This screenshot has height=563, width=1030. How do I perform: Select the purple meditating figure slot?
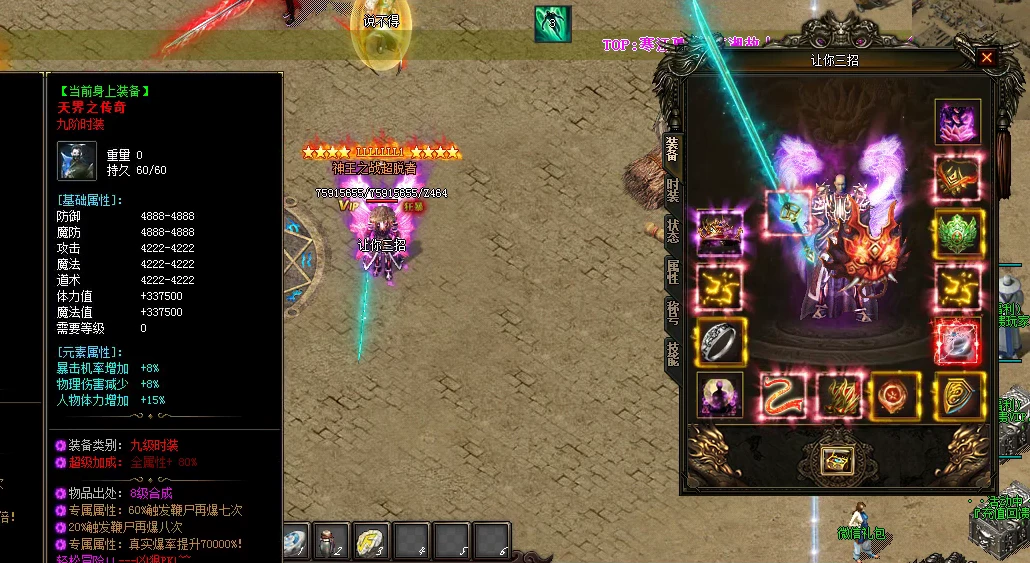click(720, 395)
